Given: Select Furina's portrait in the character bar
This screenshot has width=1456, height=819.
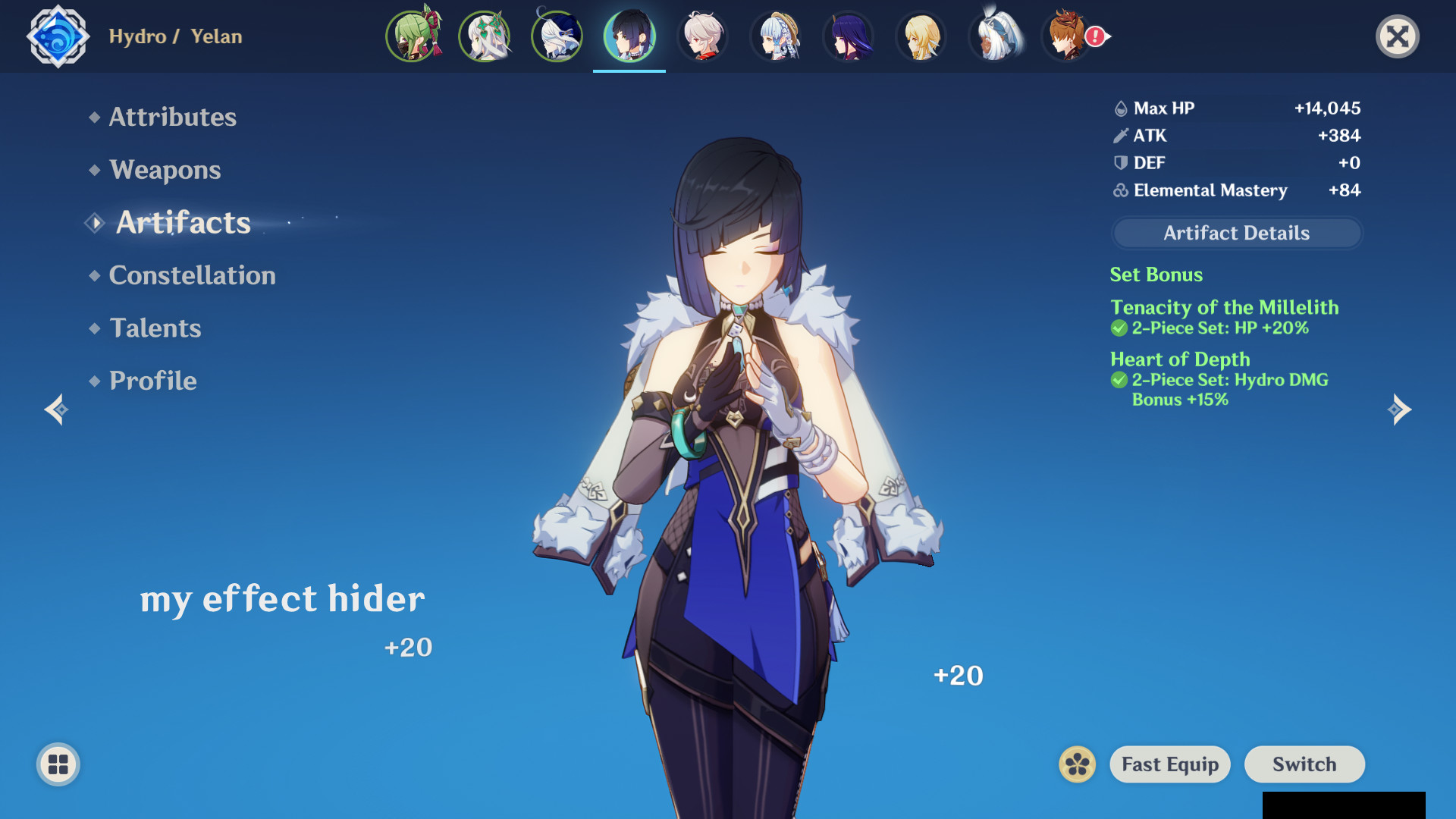Looking at the screenshot, I should click(557, 36).
